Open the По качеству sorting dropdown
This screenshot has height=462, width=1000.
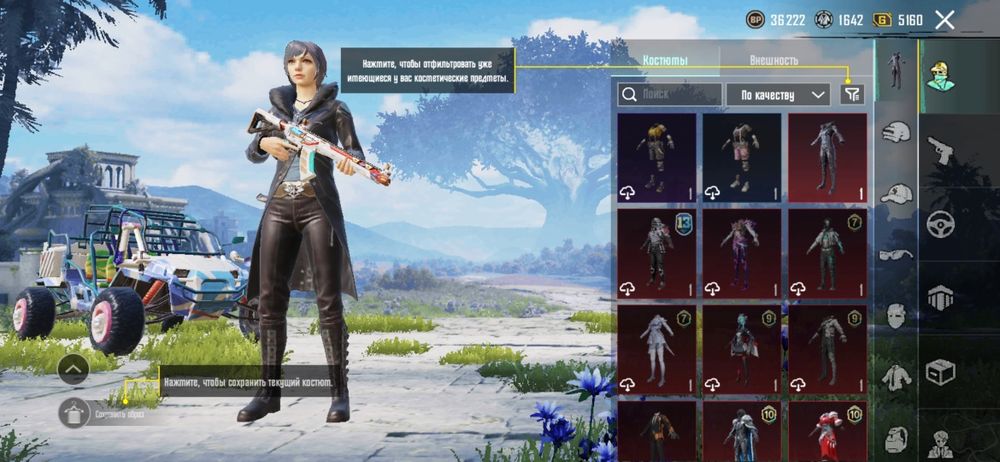(x=778, y=94)
